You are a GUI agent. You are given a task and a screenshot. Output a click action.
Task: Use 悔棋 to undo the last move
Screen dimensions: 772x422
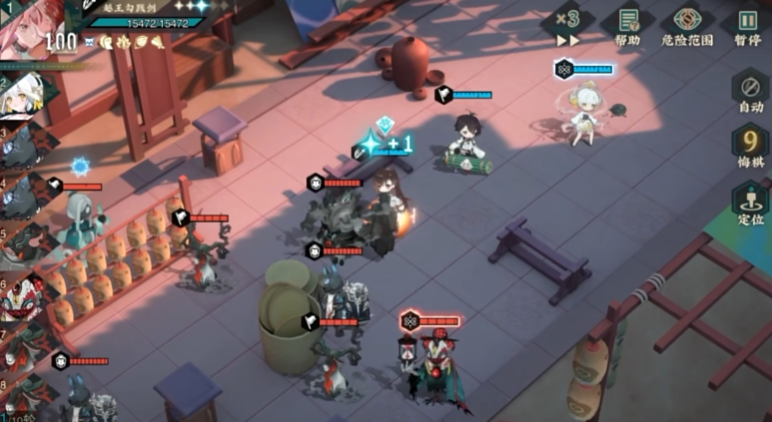coord(749,146)
